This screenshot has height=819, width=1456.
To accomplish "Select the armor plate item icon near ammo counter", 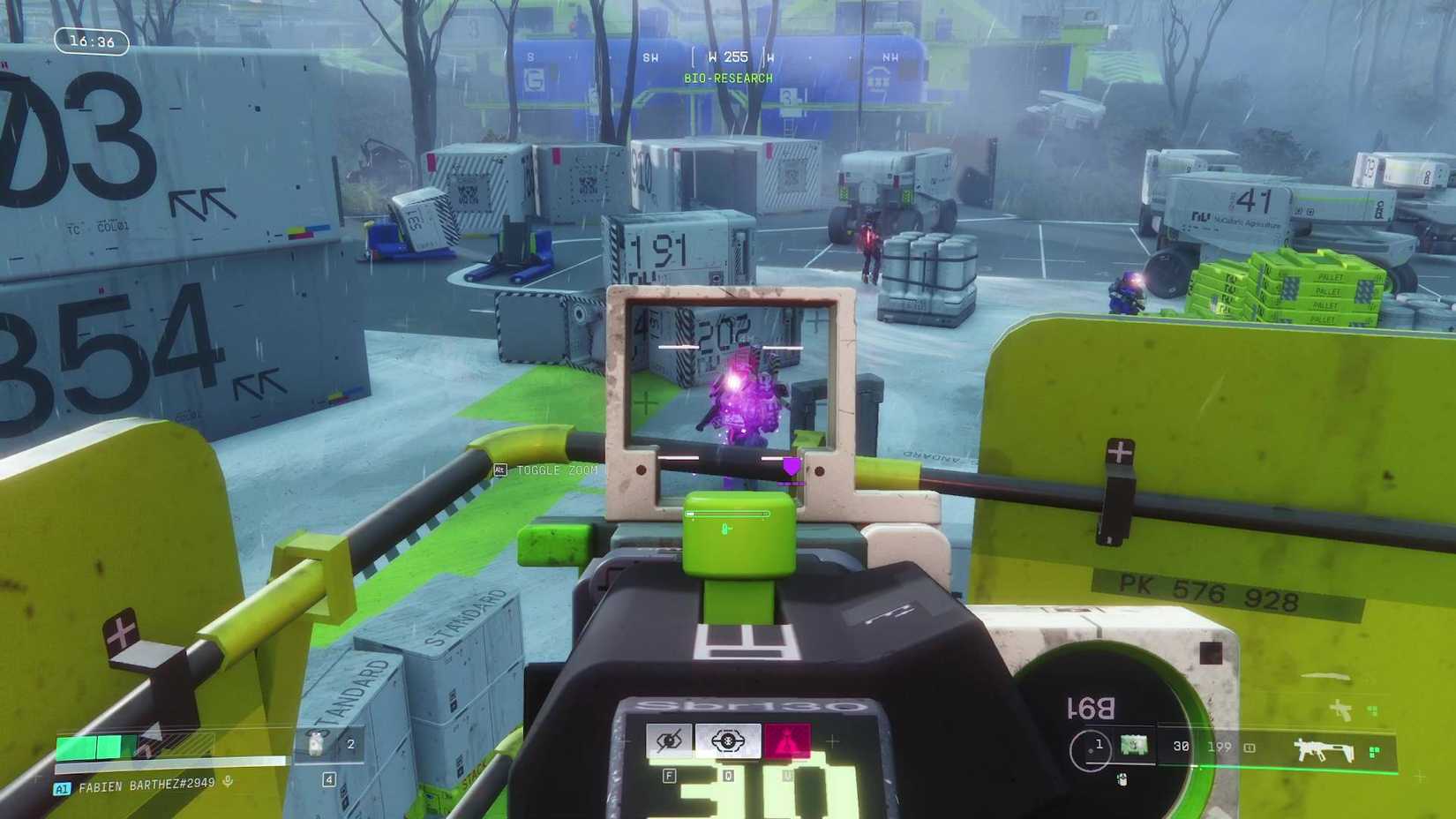I will coord(1132,746).
